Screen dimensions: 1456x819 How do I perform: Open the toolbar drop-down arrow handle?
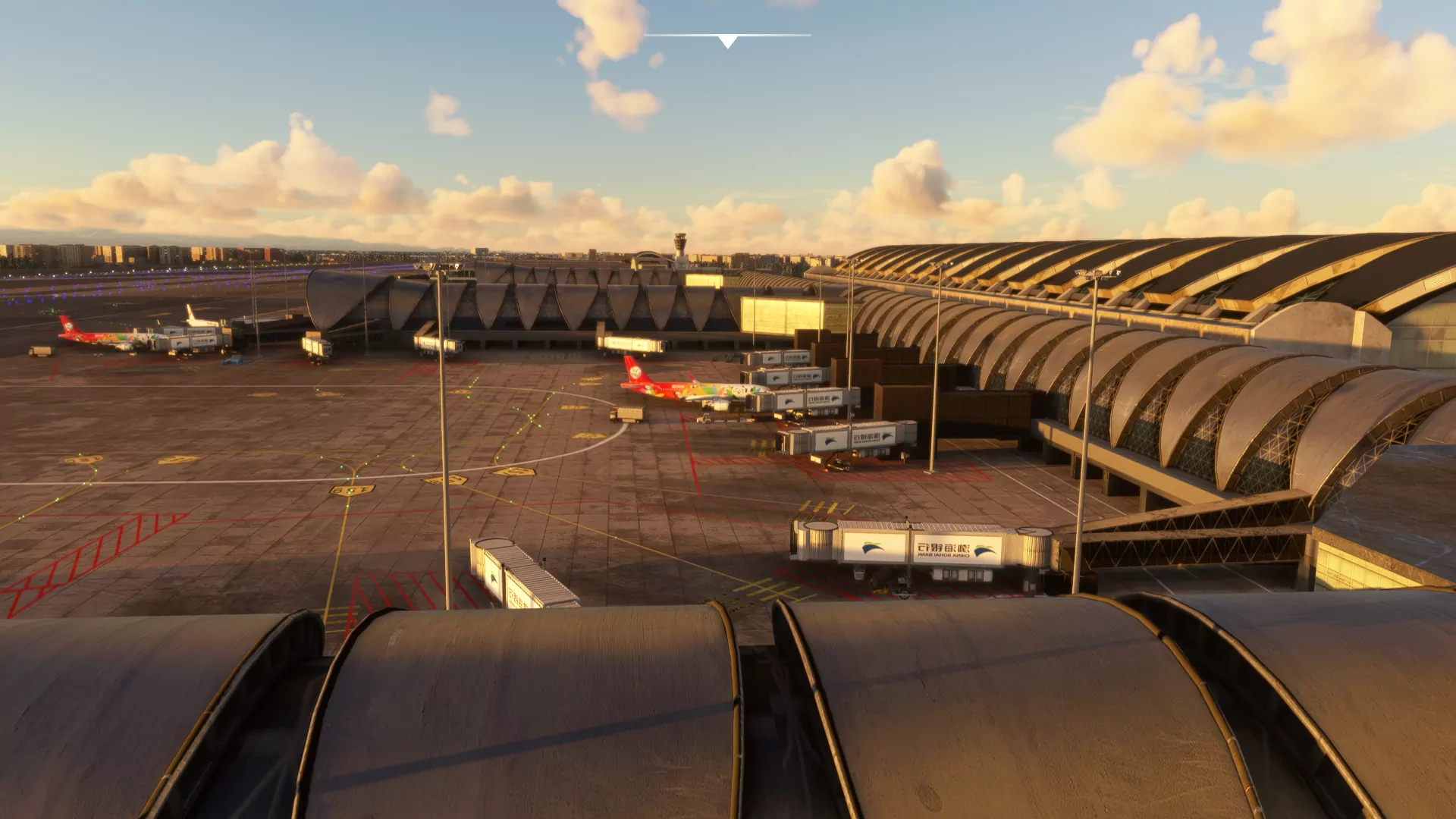tap(727, 41)
